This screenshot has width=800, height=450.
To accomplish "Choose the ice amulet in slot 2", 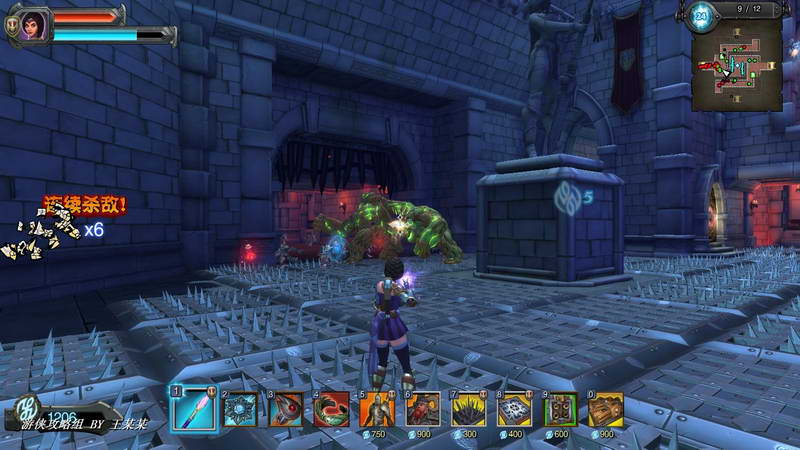I will coord(240,409).
